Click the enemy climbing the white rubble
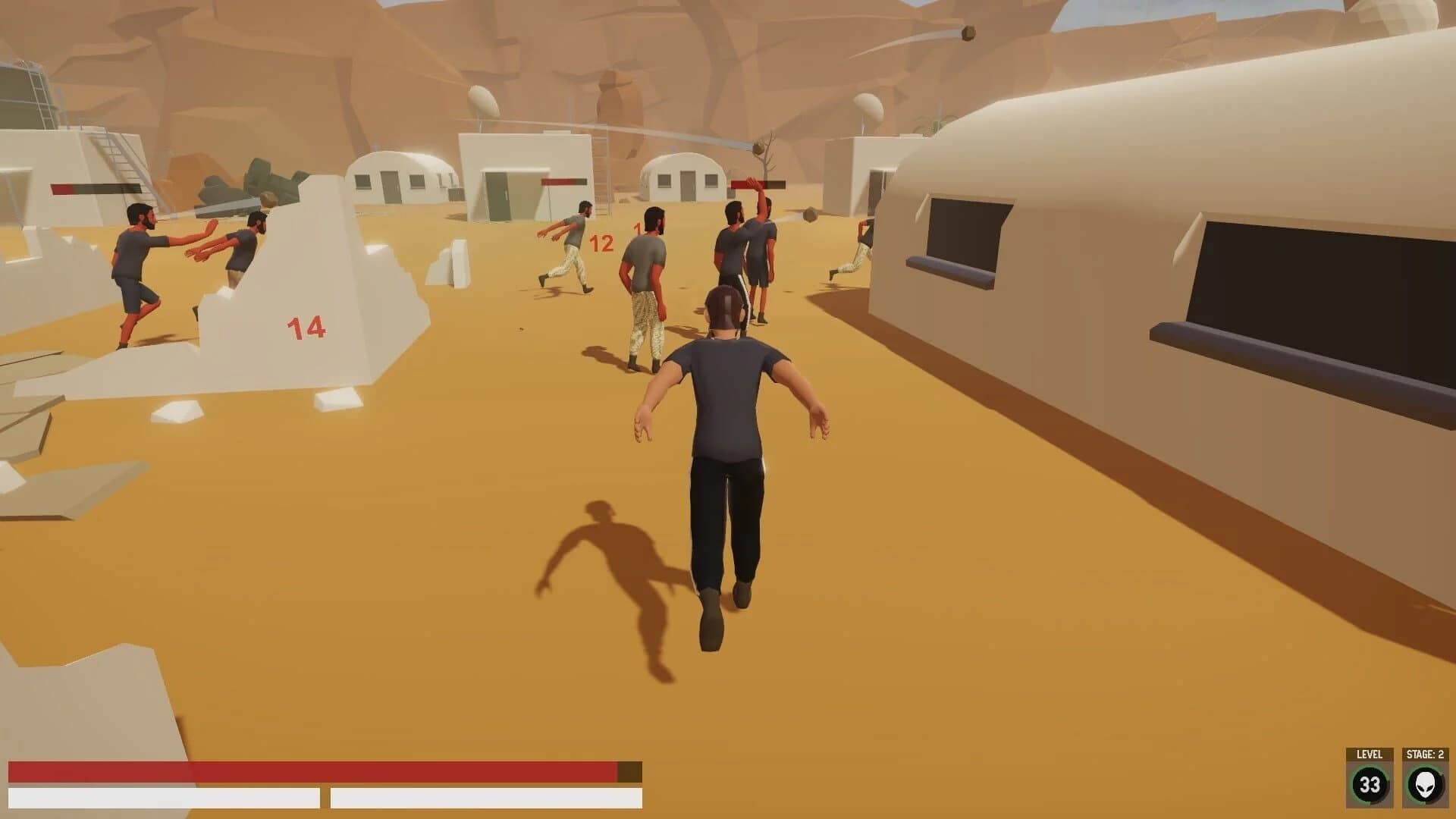 coord(243,250)
